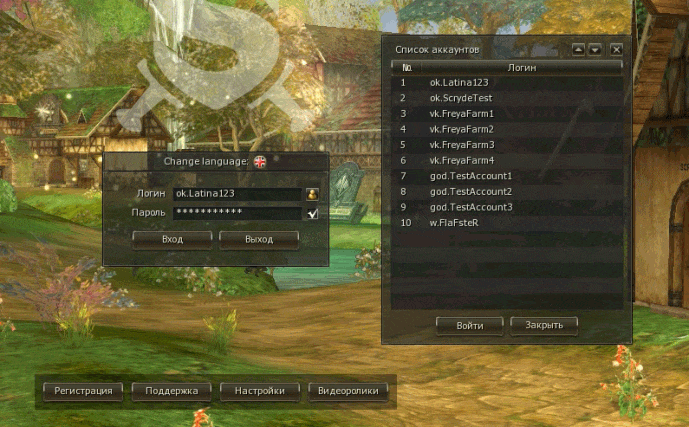Image resolution: width=689 pixels, height=427 pixels.
Task: Choose the vk.FreyaFarm1 account row
Action: 461,114
